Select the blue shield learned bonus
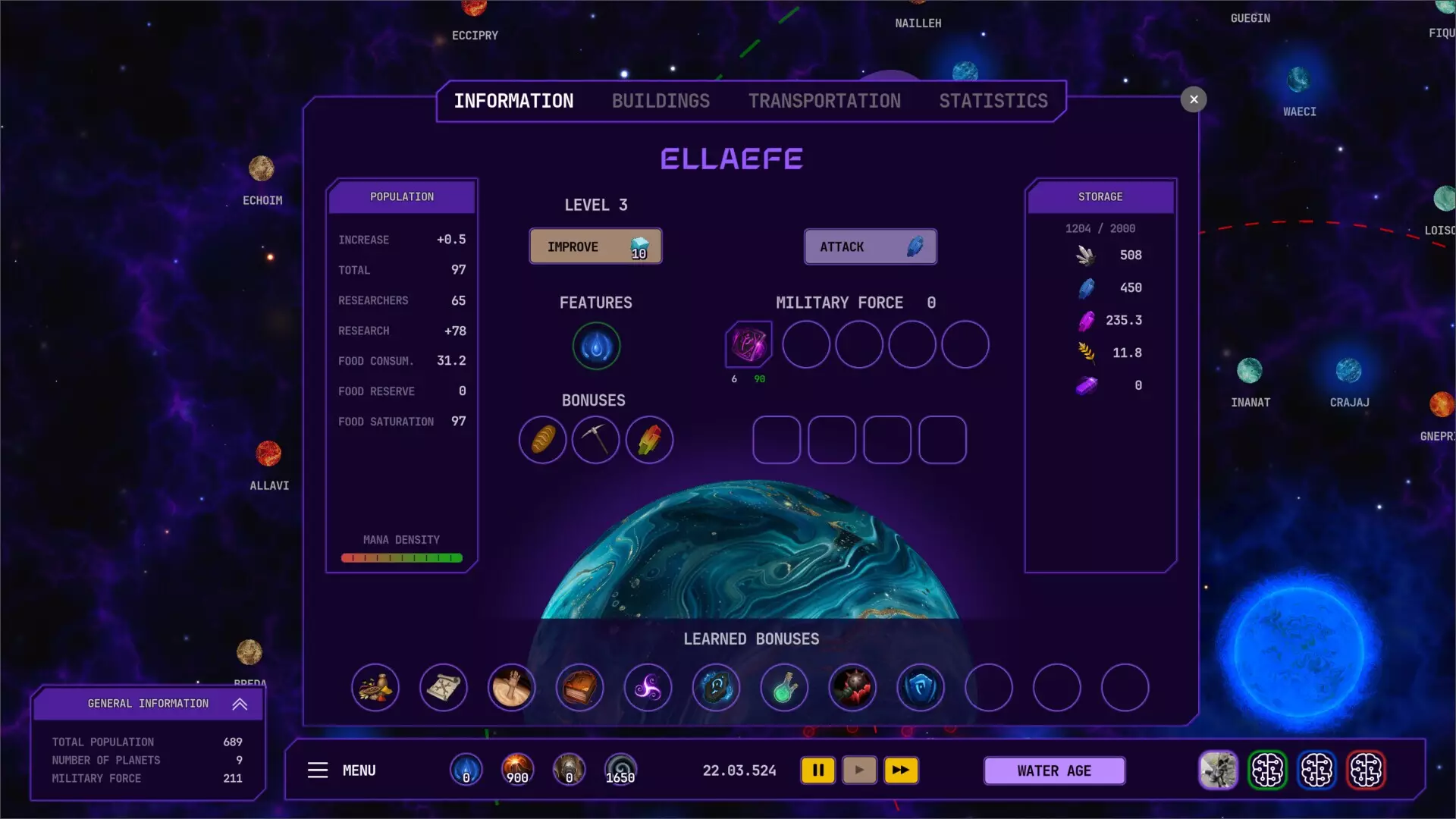Screen dimensions: 1456x819 click(x=921, y=688)
